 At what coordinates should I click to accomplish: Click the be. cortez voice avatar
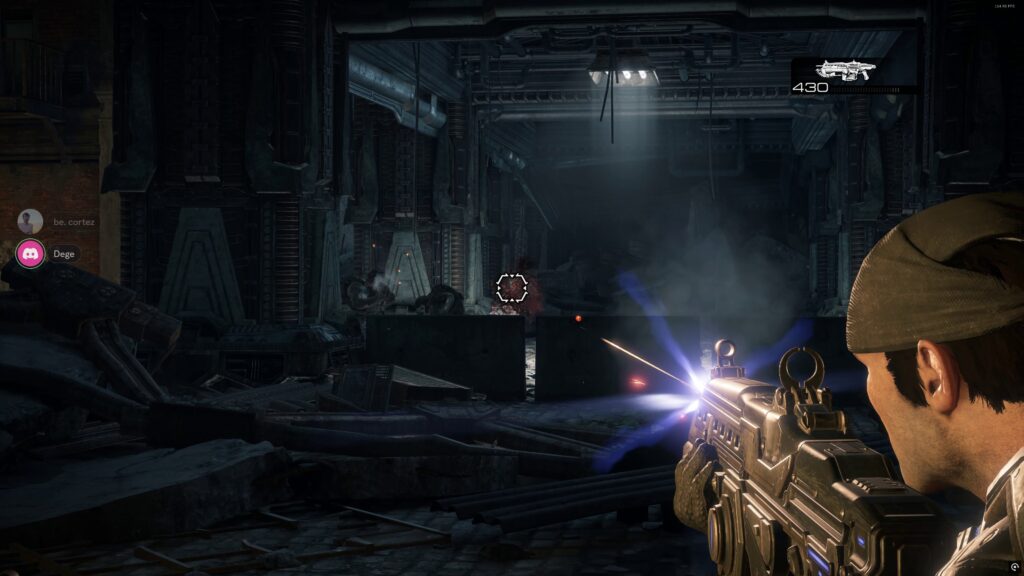31,221
